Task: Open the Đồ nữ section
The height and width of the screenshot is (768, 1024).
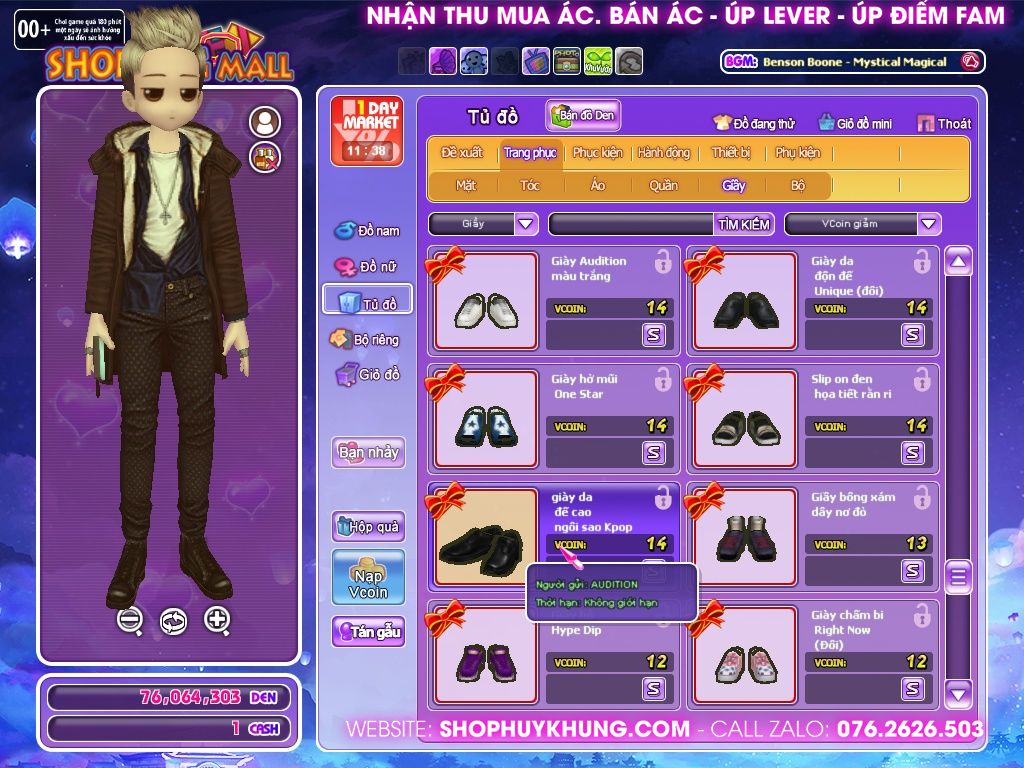Action: 367,267
